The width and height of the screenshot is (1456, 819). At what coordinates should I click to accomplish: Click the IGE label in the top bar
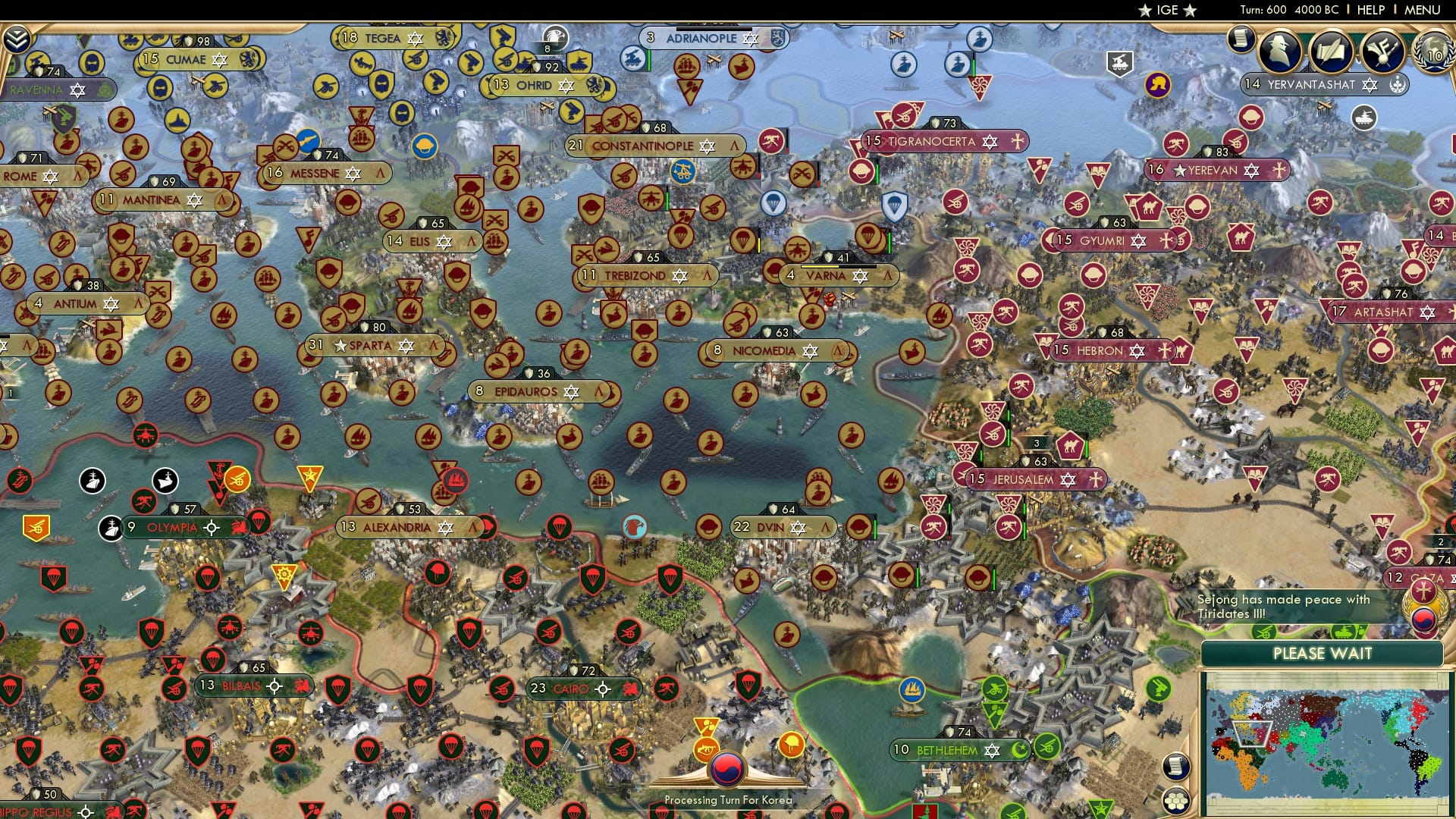1166,11
